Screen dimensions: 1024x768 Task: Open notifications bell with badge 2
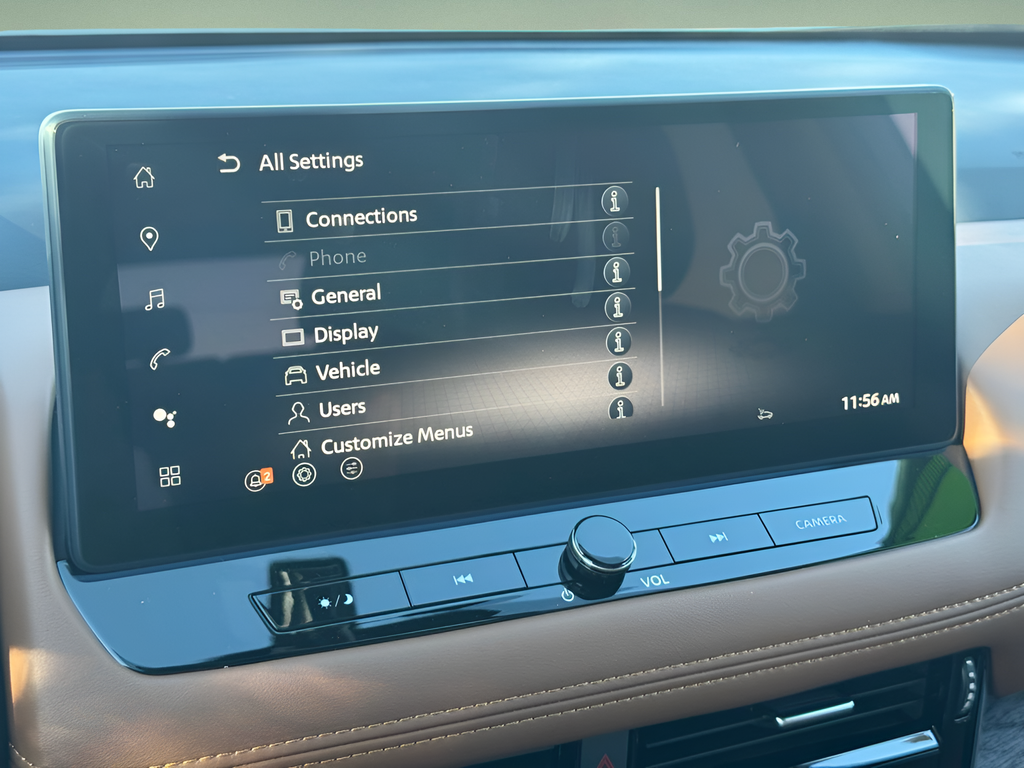tap(257, 480)
